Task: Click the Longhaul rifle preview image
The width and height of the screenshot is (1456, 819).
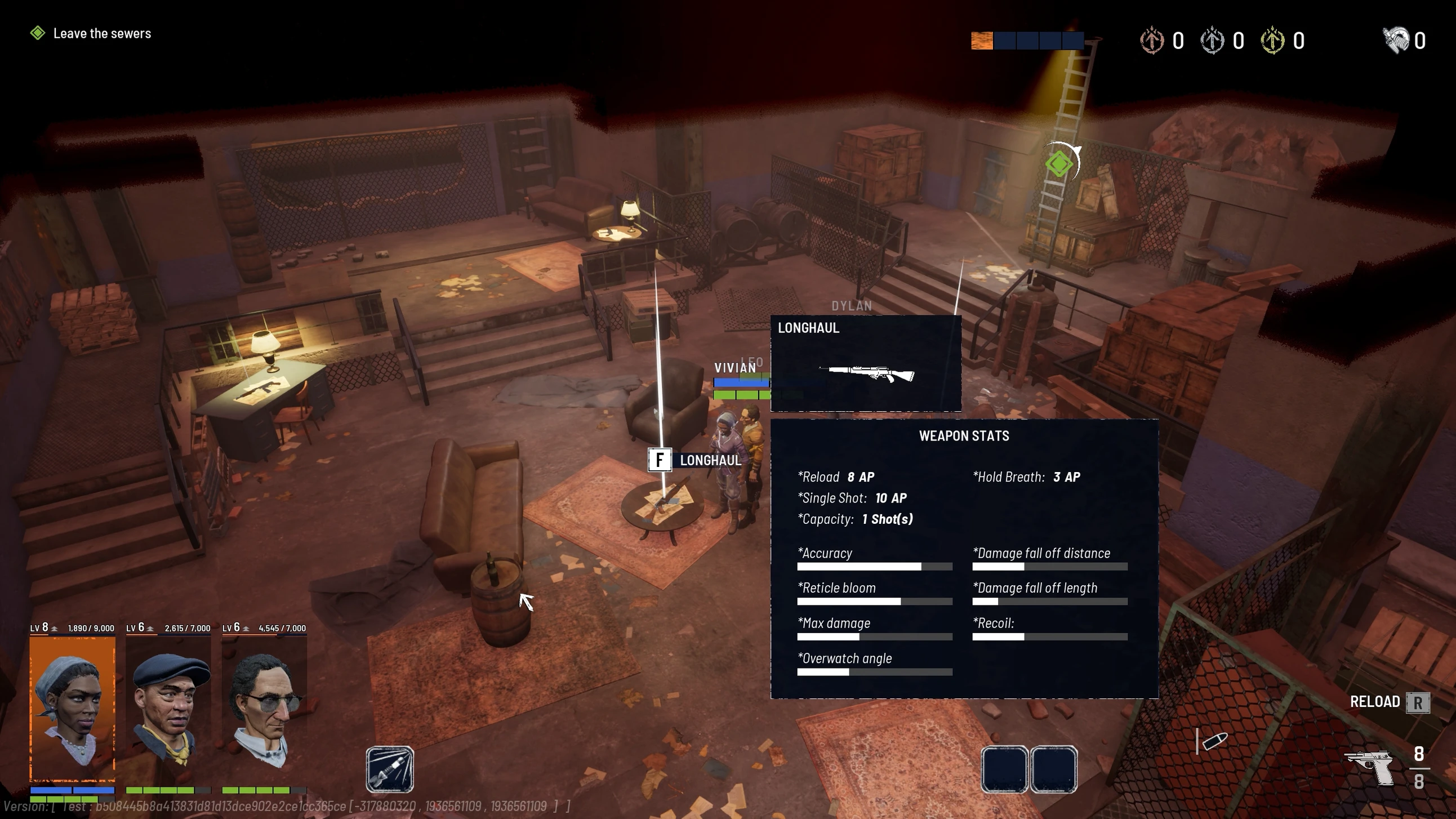Action: 866,373
